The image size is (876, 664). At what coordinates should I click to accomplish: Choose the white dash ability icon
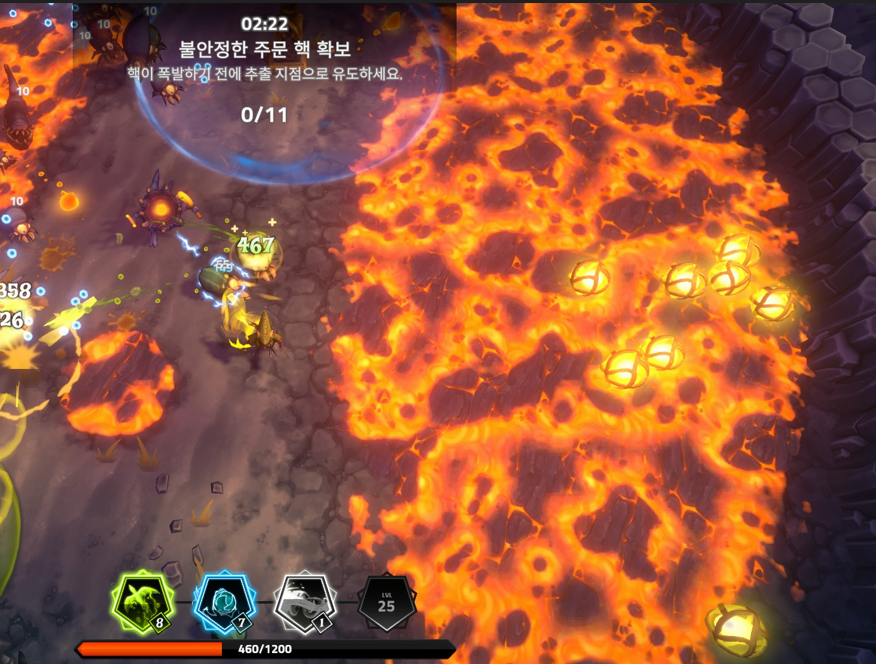point(303,603)
